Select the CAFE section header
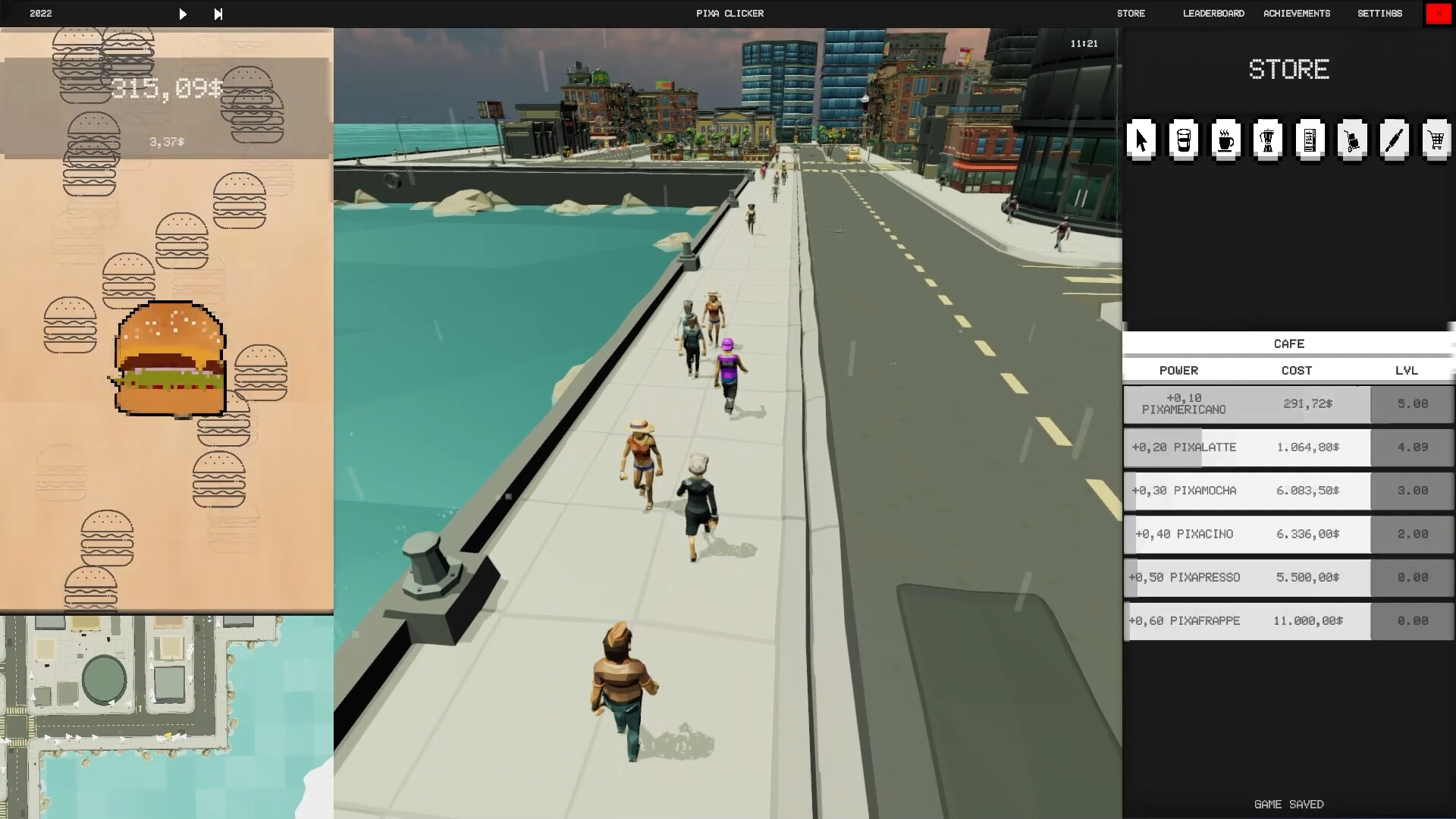This screenshot has width=1456, height=819. tap(1288, 344)
